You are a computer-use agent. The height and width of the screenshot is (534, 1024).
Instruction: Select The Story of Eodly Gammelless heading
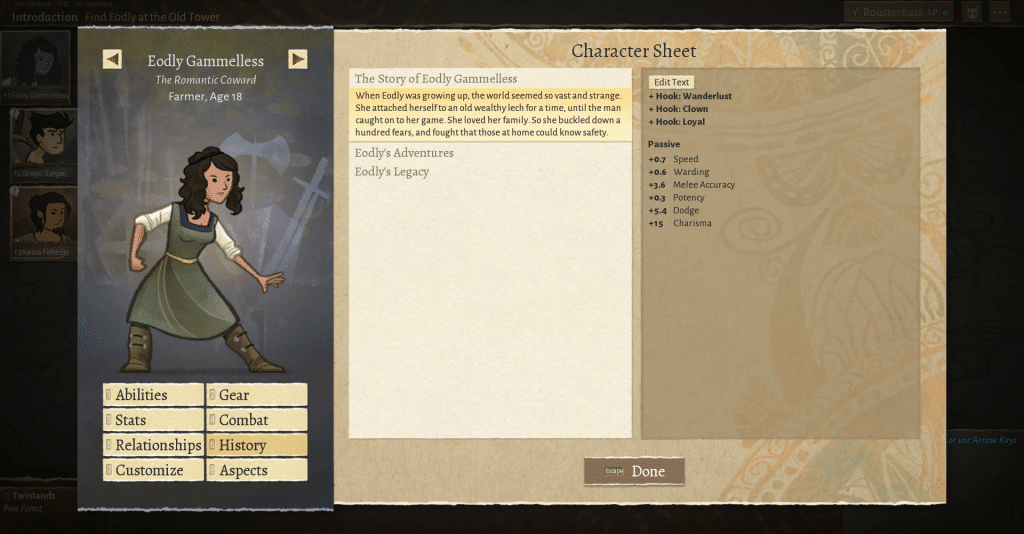pos(436,78)
